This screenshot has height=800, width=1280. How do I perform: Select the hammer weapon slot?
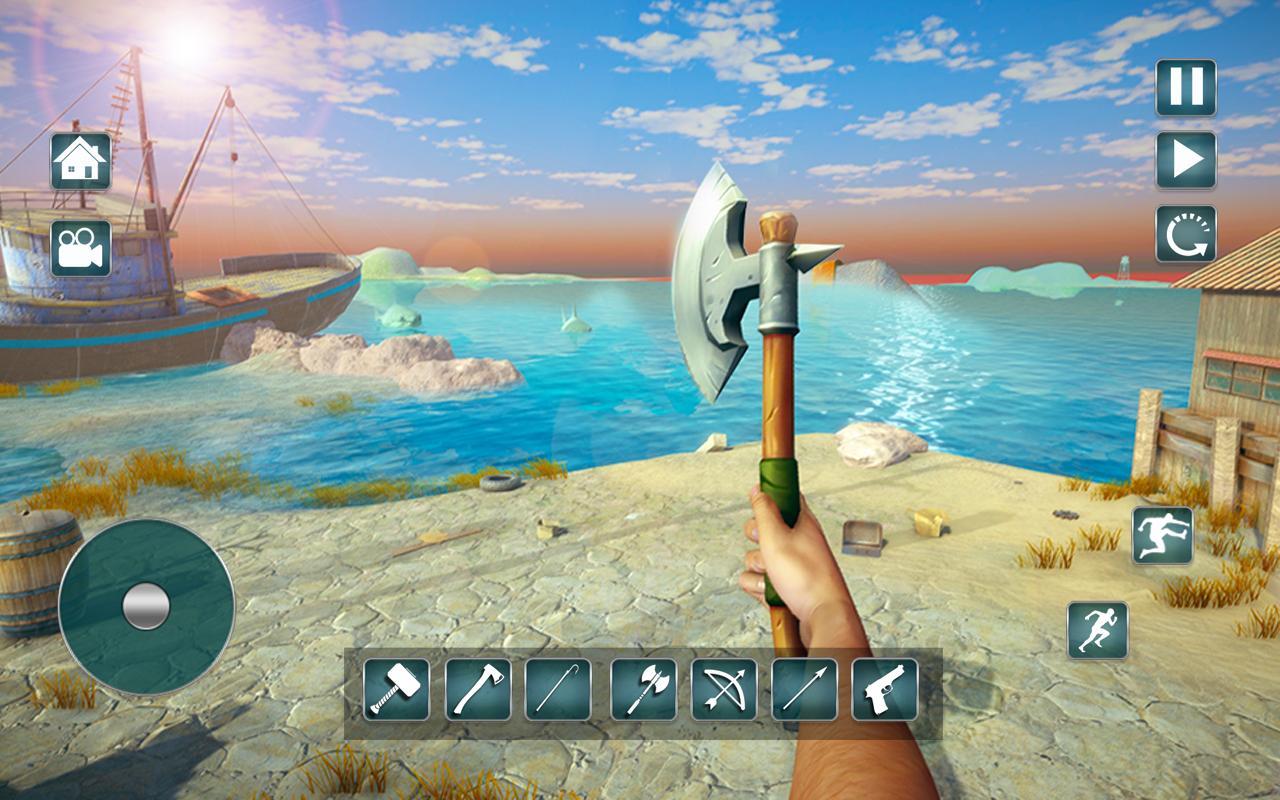pos(396,689)
